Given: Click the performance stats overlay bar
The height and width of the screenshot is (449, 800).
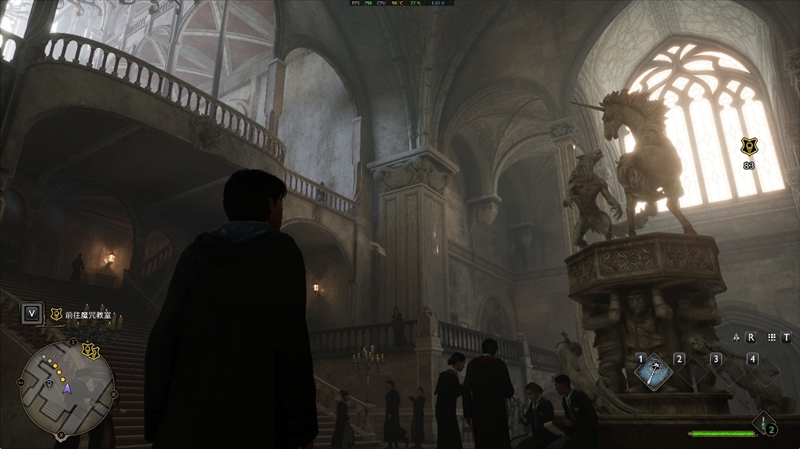Looking at the screenshot, I should [399, 4].
